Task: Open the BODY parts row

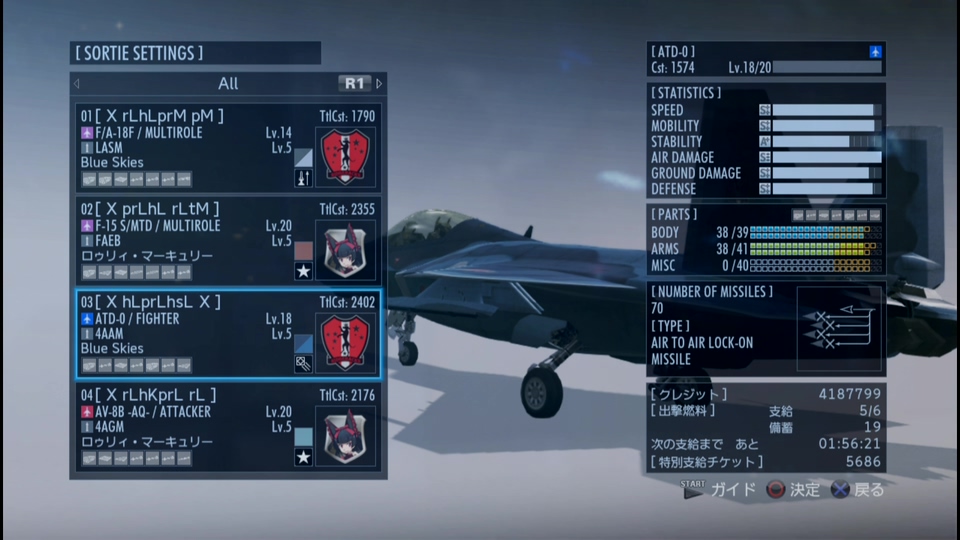Action: (x=765, y=233)
